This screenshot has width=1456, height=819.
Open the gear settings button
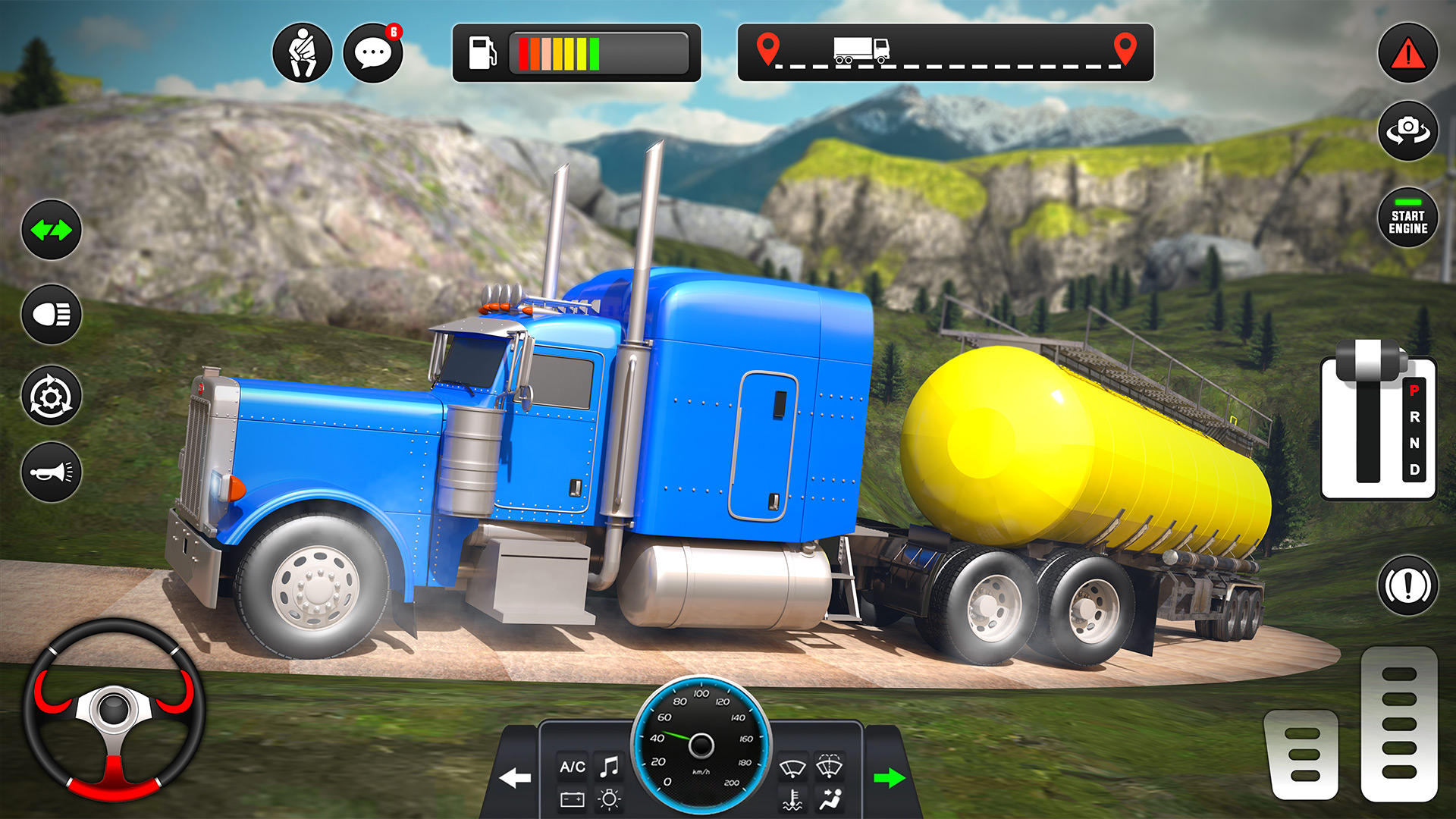click(x=52, y=396)
